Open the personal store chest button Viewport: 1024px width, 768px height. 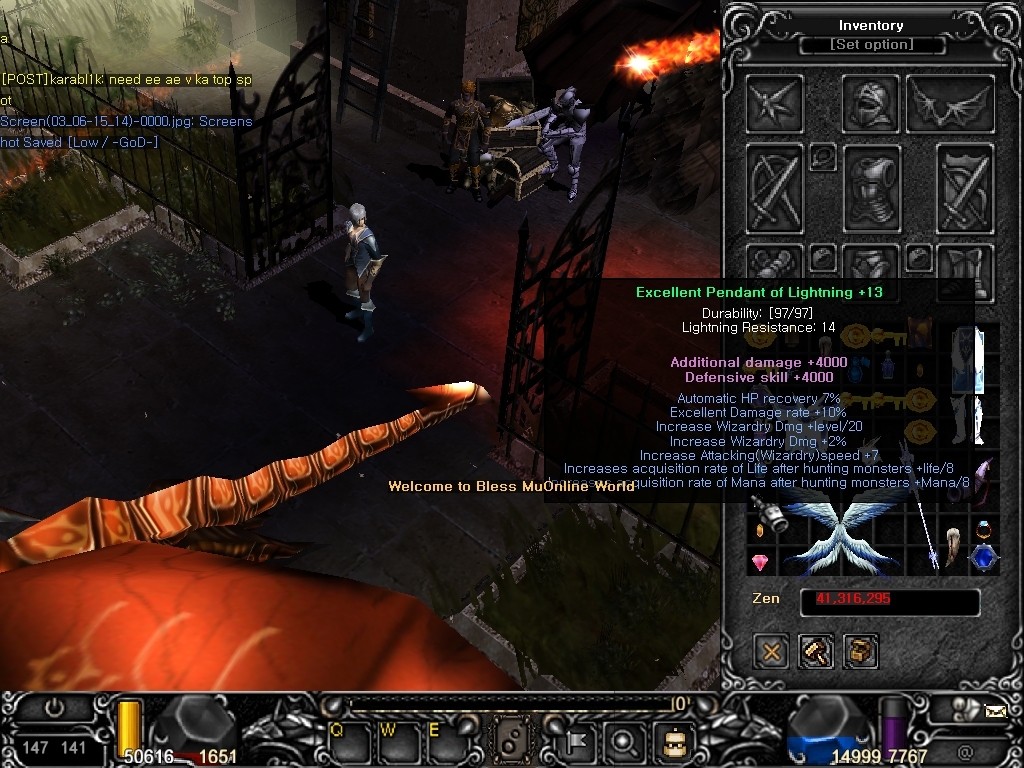tap(860, 652)
